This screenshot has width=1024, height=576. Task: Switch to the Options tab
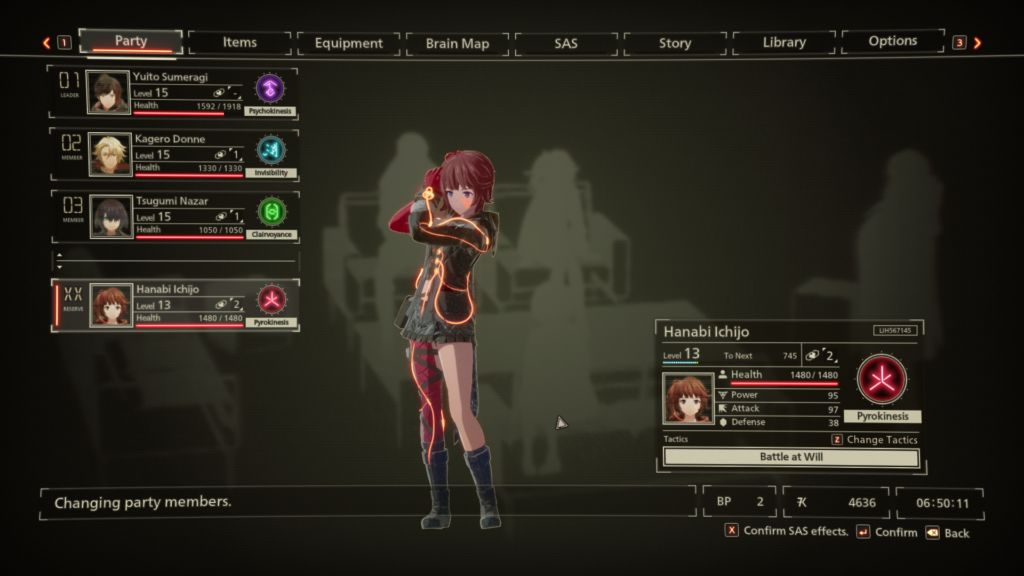tap(892, 42)
